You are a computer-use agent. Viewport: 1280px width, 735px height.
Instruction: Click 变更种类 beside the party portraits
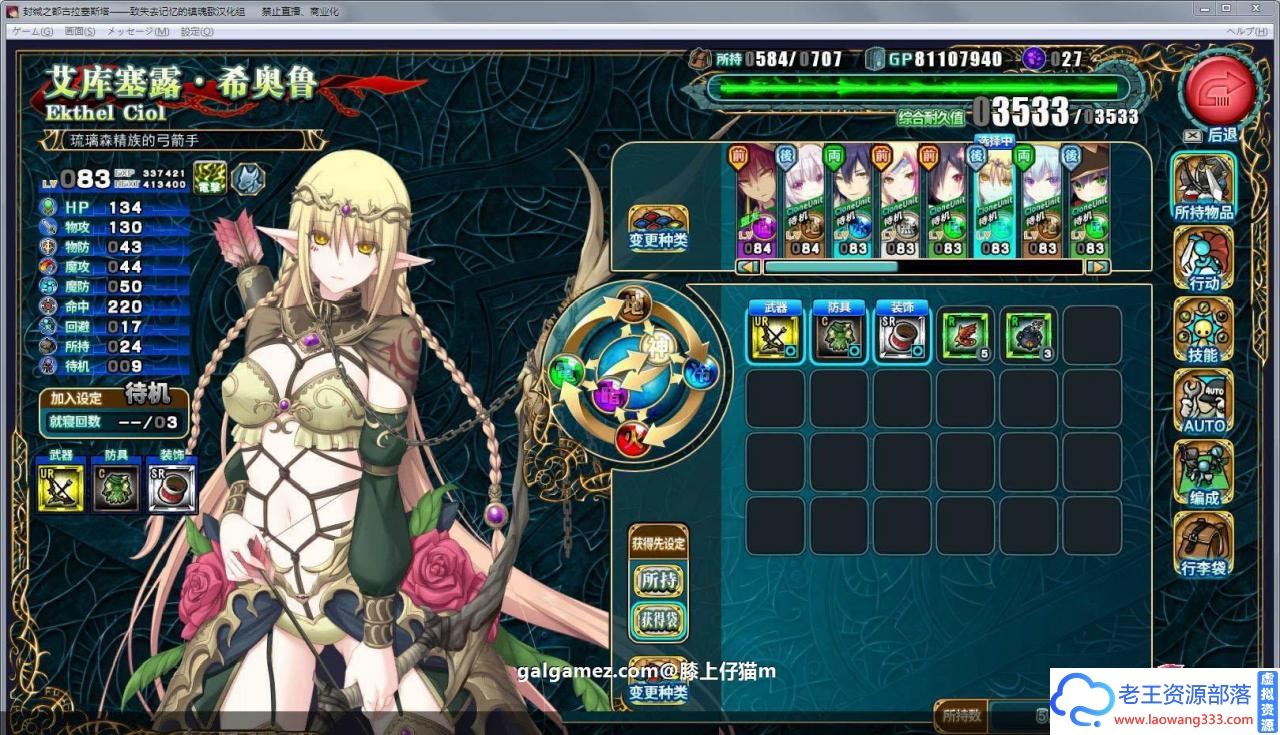pos(658,229)
